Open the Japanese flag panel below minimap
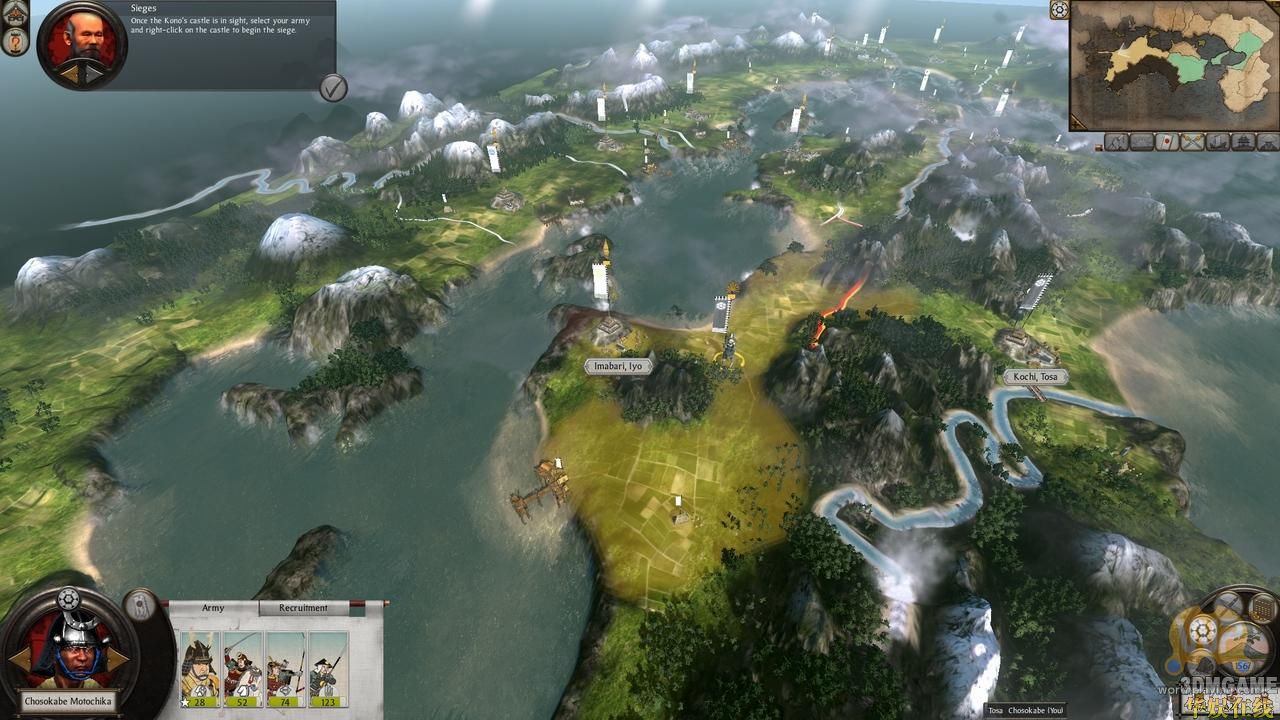This screenshot has width=1280, height=720. 1166,142
